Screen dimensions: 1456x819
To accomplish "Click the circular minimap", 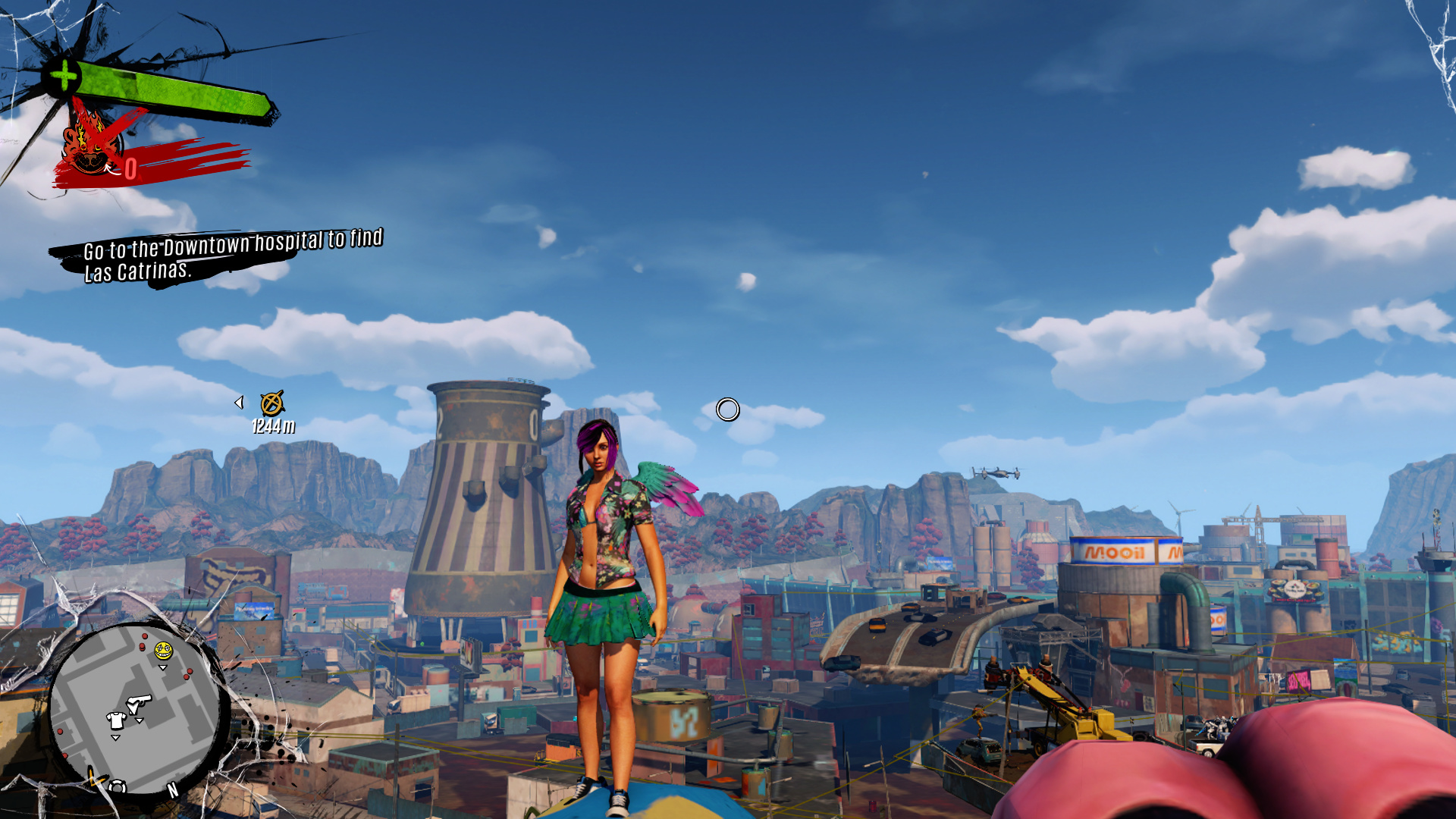I will (136, 709).
